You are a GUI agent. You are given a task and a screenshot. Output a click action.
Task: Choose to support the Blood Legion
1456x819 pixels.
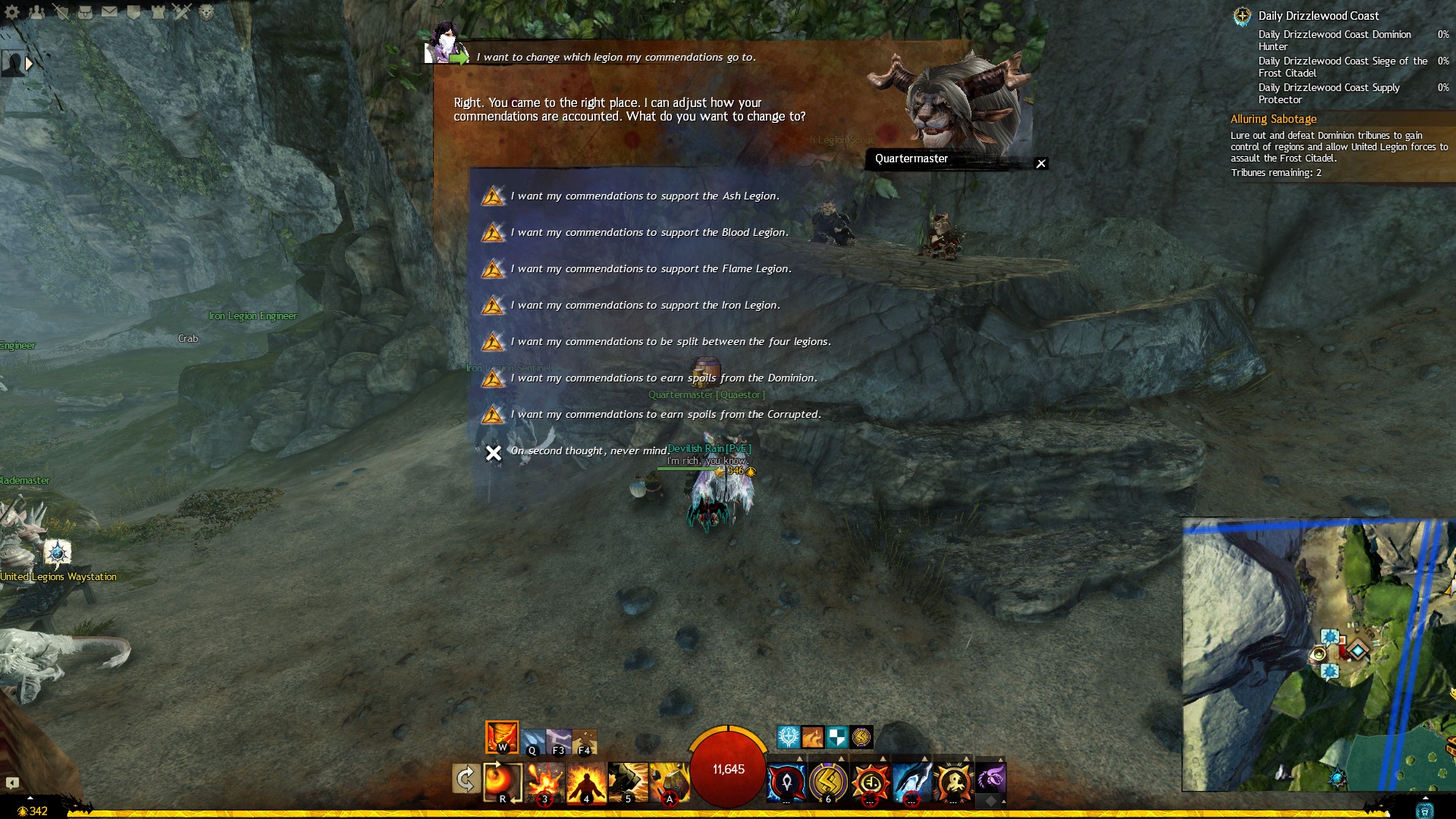(x=649, y=233)
